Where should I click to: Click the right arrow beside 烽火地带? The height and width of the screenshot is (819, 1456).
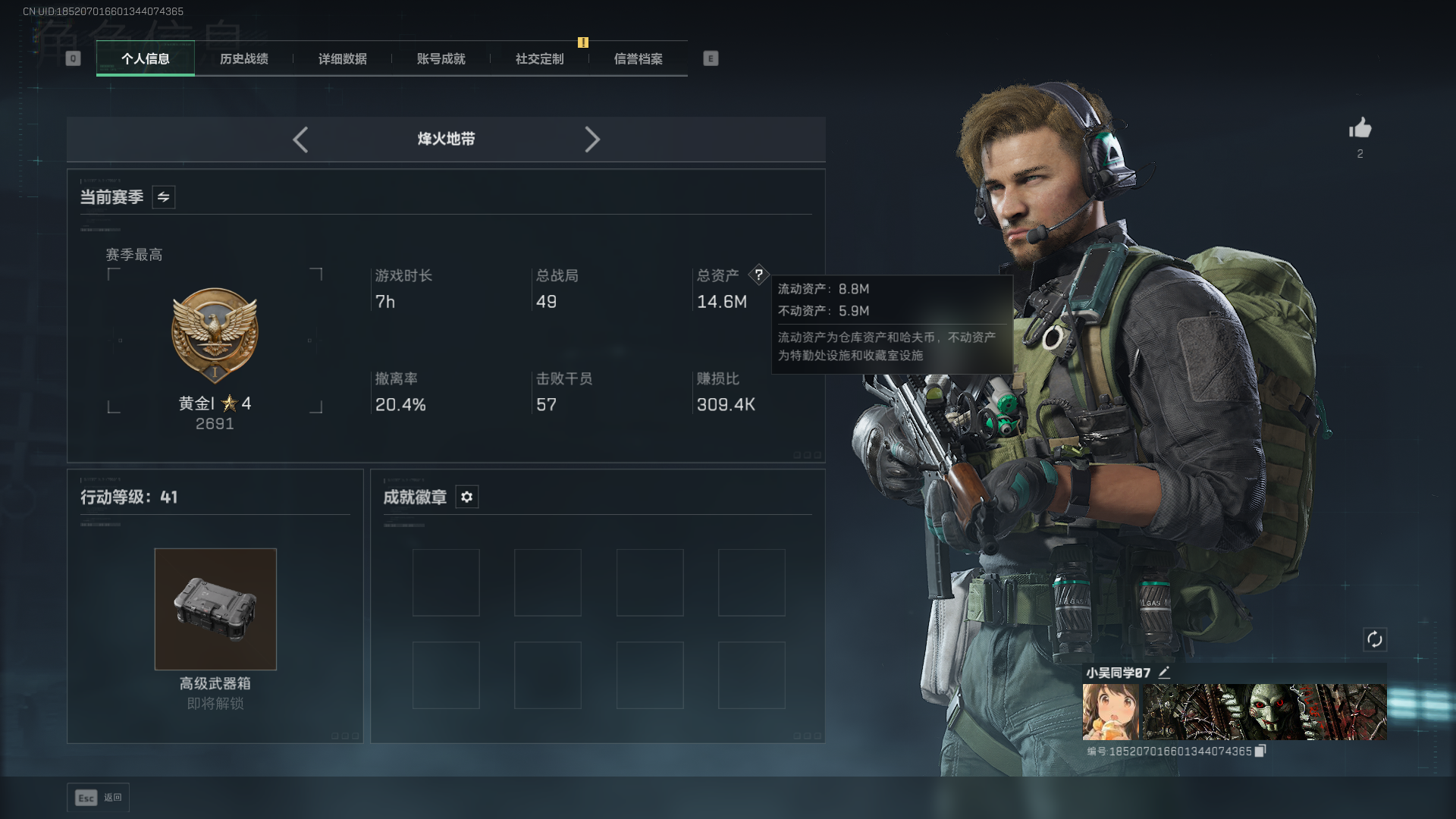pos(592,140)
